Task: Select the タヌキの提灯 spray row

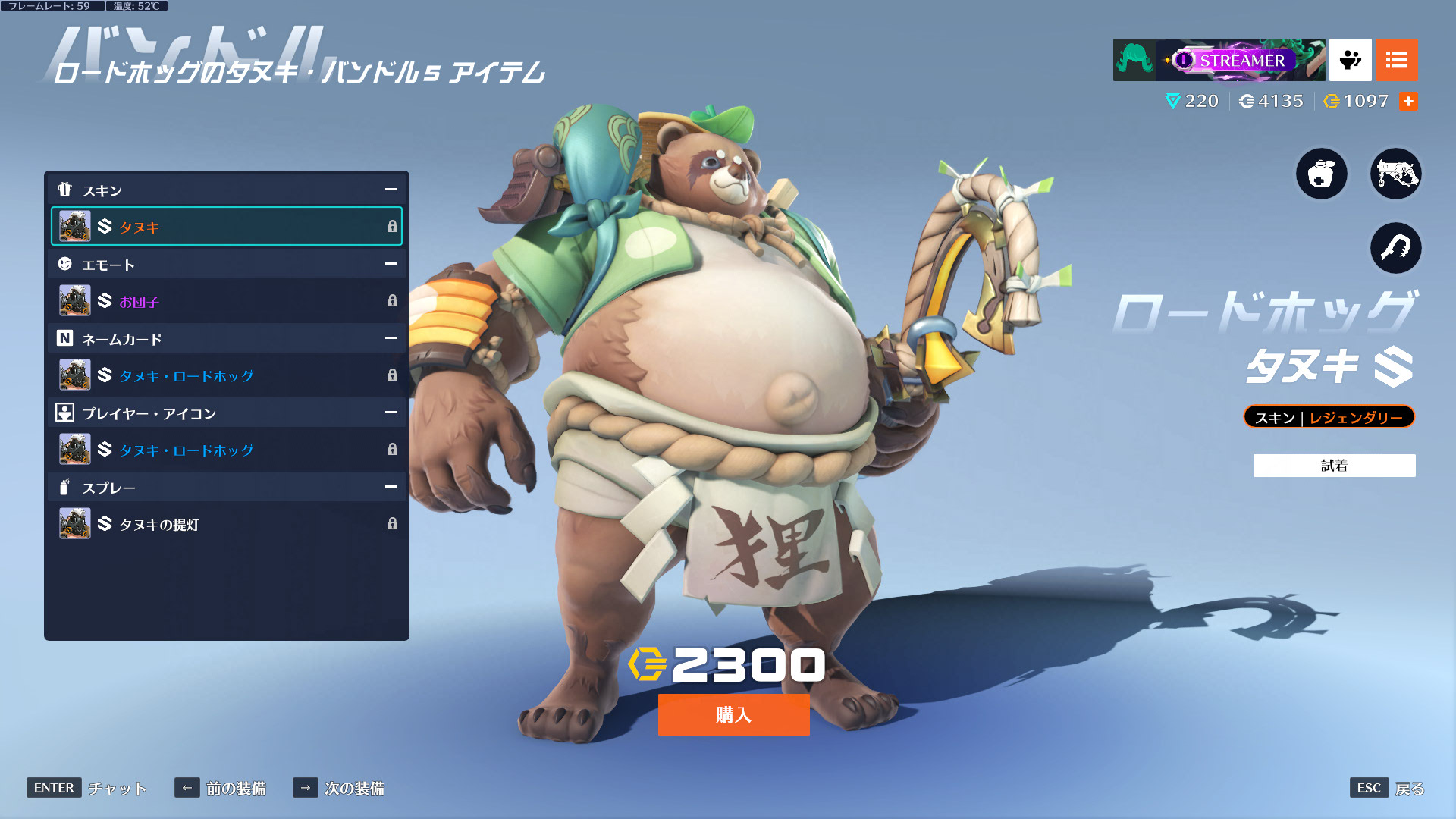Action: coord(226,524)
